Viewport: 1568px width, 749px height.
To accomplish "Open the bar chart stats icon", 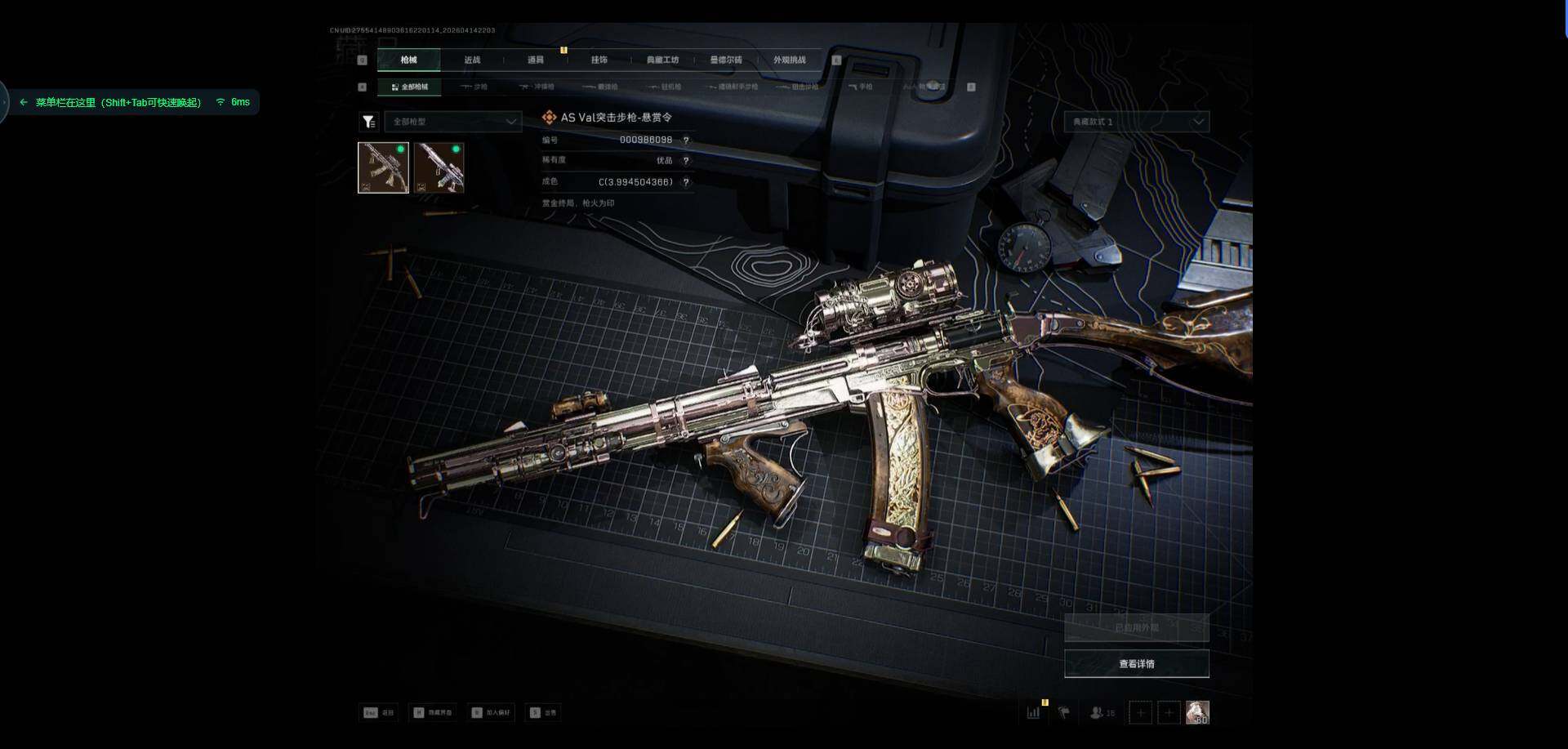I will point(1034,712).
